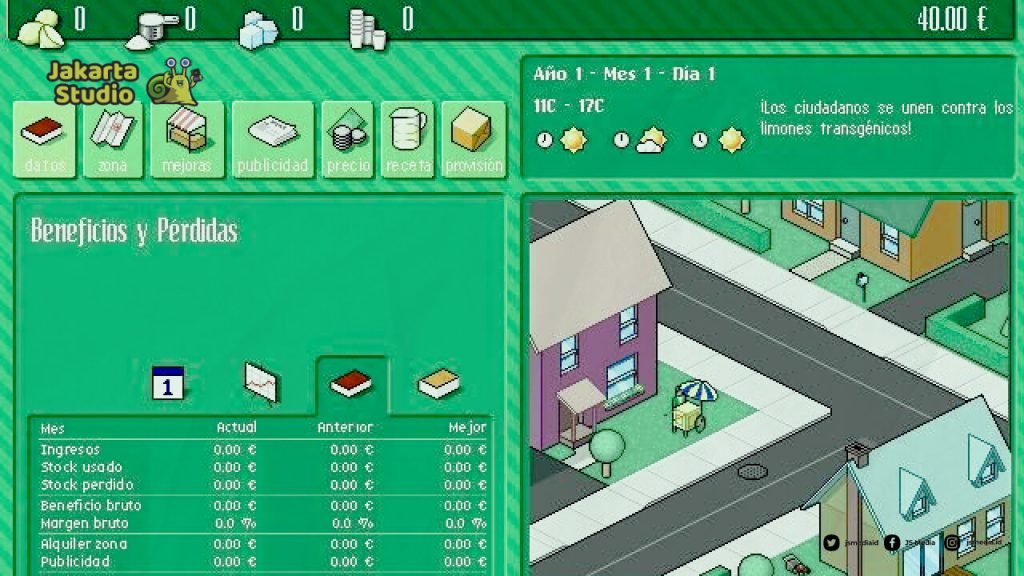Screen dimensions: 1024x576
Task: Switch to the calendar day tab
Action: point(168,383)
